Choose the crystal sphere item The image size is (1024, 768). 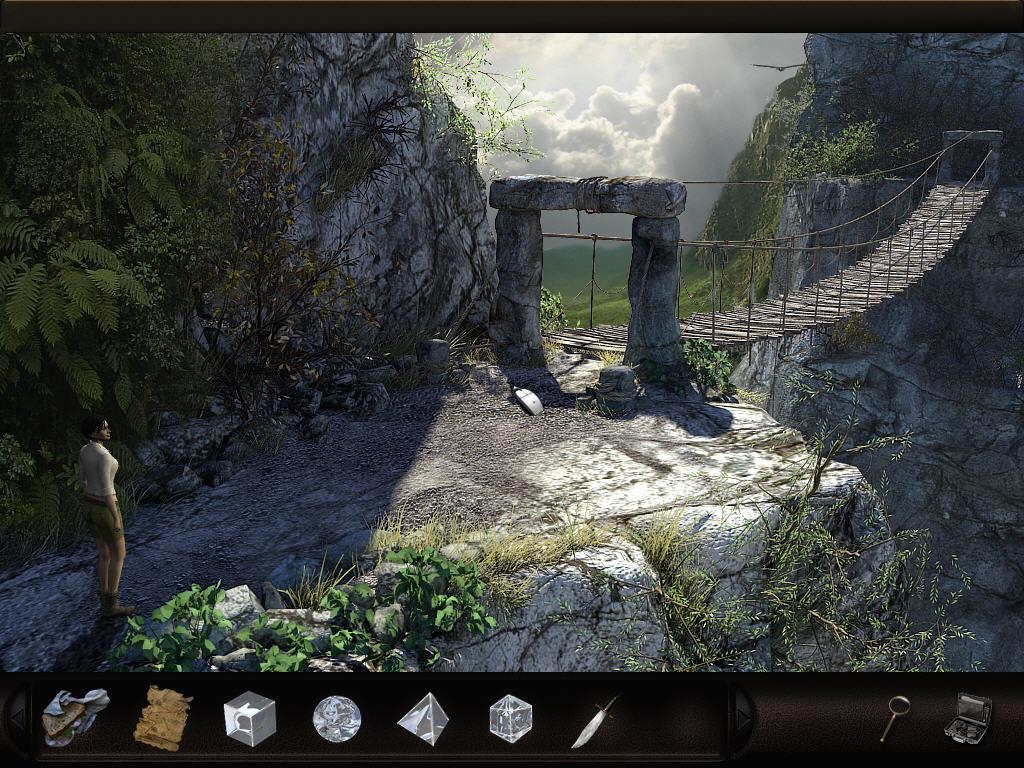pos(336,718)
